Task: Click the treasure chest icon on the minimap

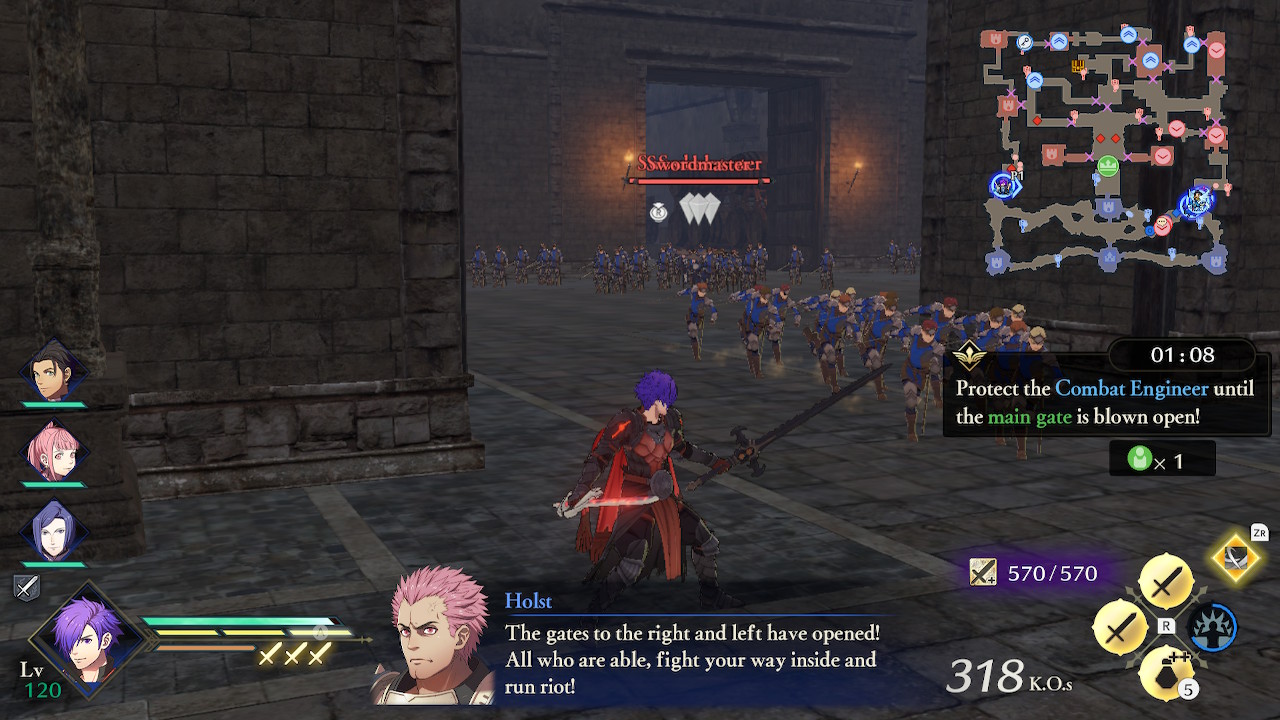Action: pyautogui.click(x=1077, y=66)
